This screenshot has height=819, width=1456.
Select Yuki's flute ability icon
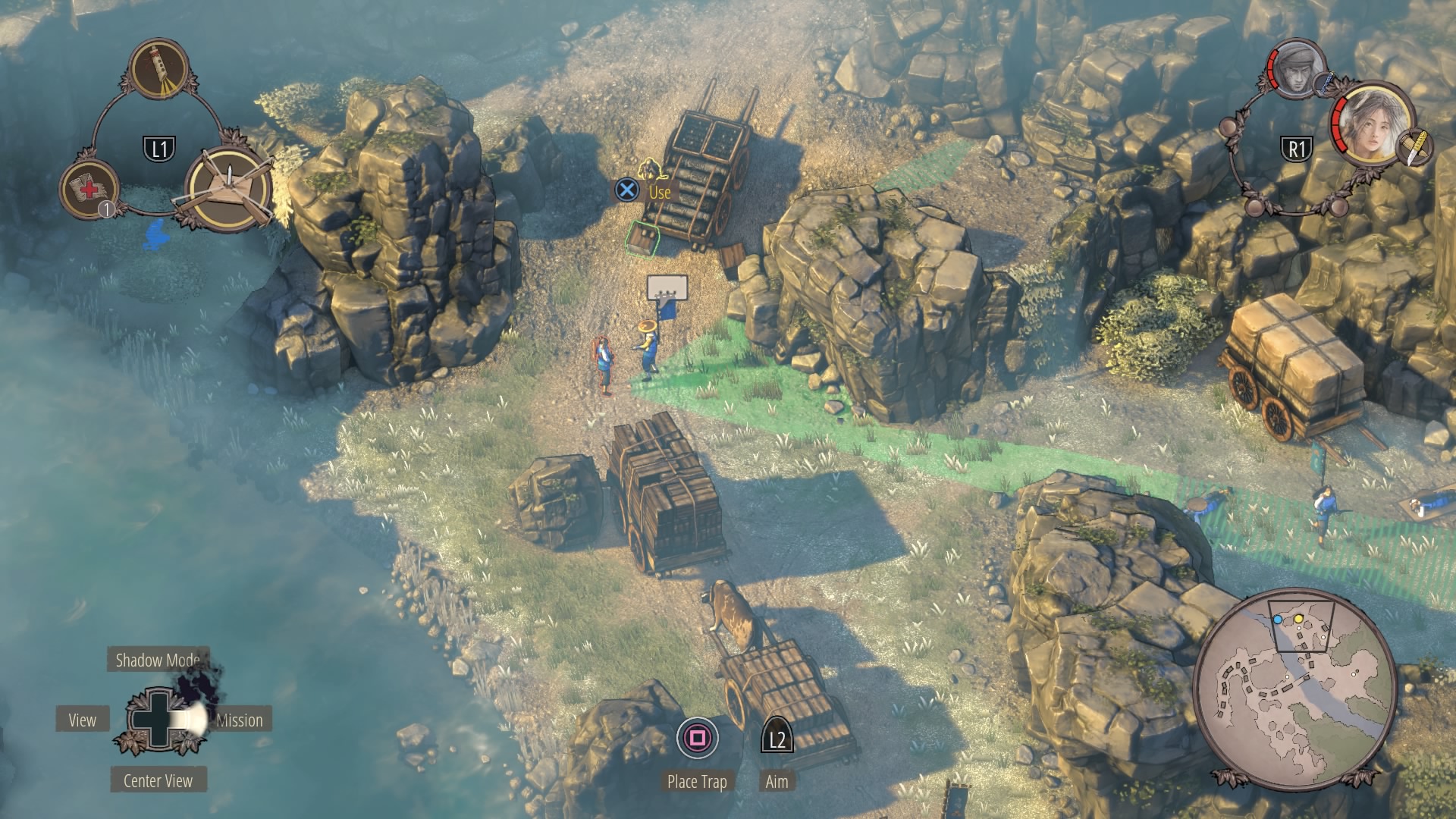click(x=159, y=69)
